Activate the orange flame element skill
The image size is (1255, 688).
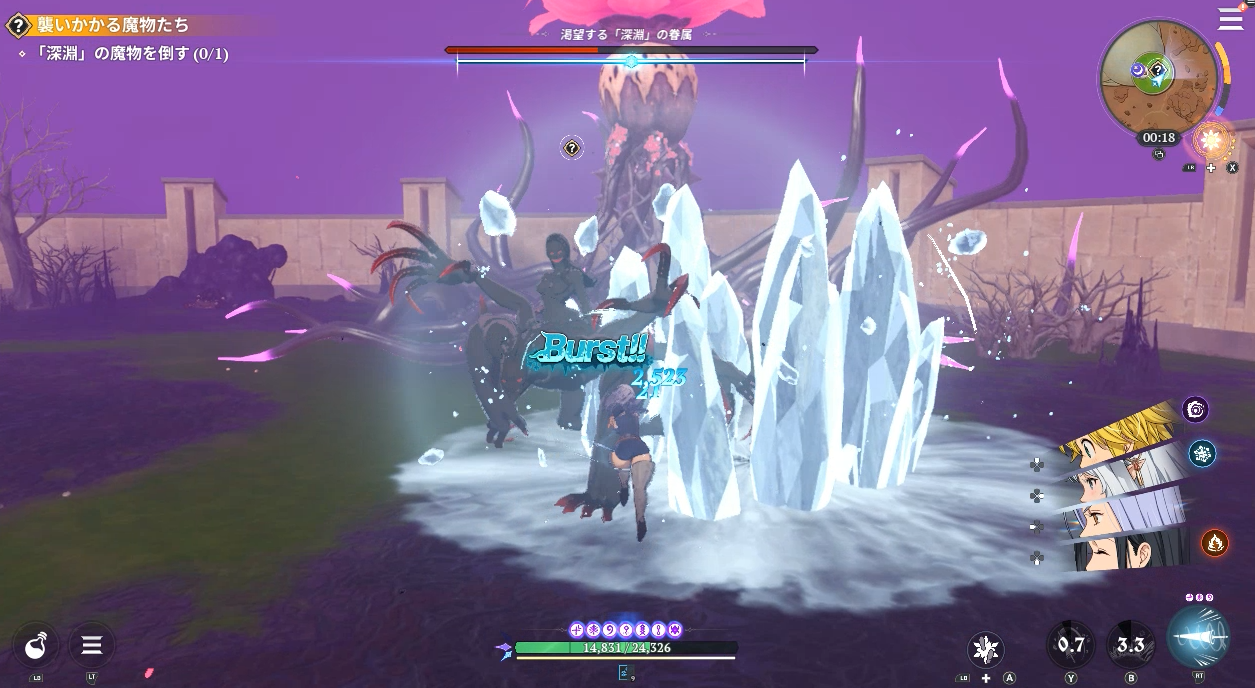1215,542
